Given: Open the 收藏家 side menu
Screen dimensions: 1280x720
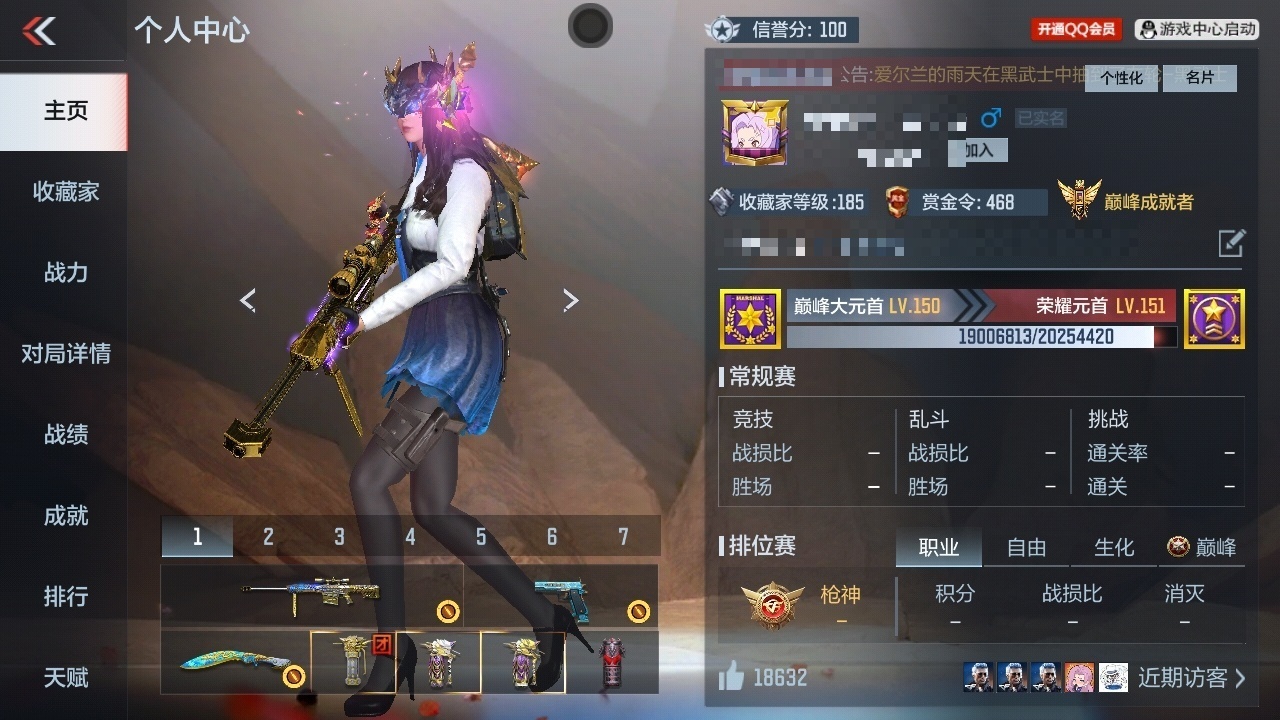Looking at the screenshot, I should (x=65, y=192).
